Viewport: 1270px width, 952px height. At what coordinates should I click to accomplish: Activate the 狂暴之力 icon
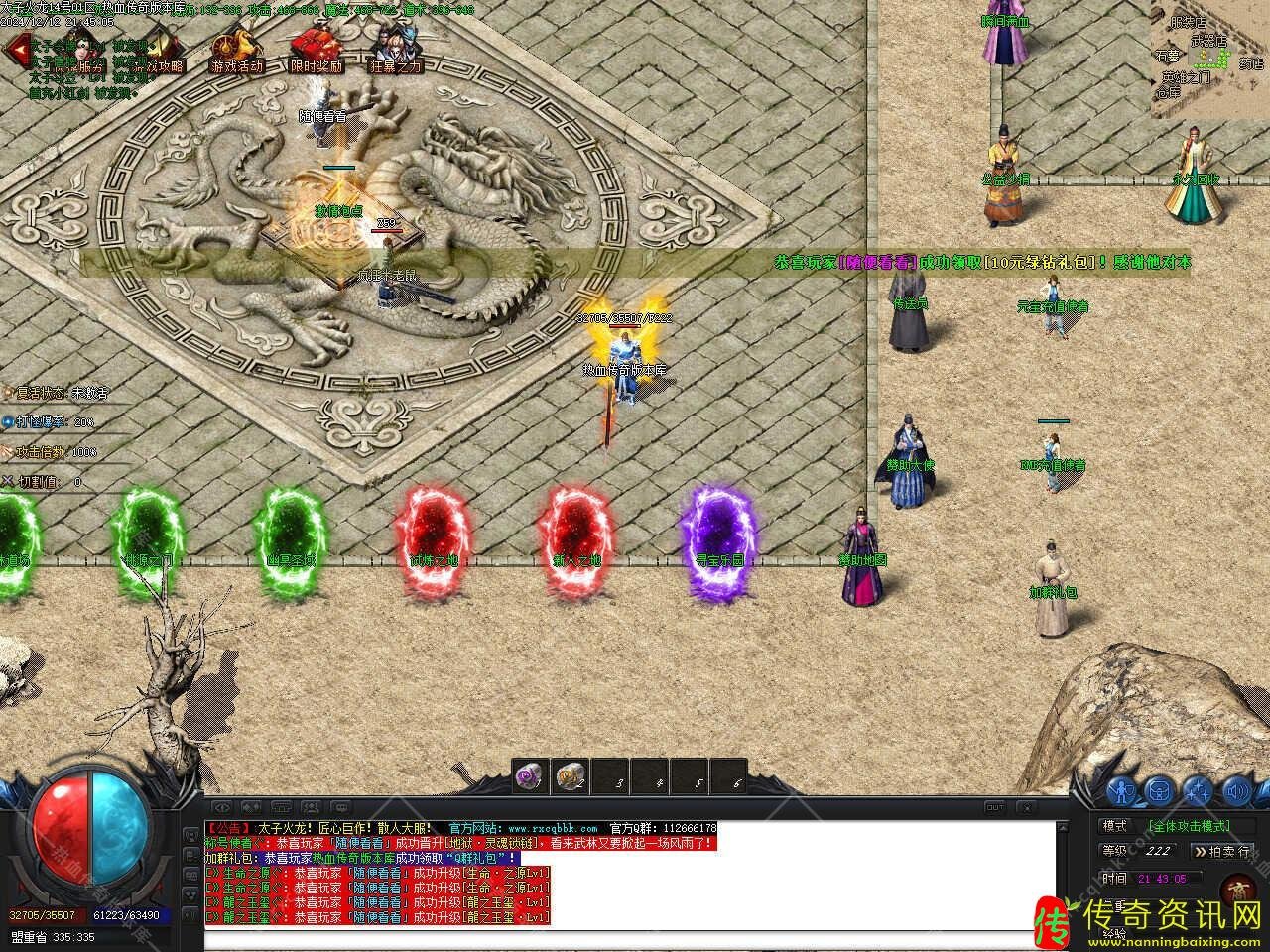pyautogui.click(x=395, y=50)
